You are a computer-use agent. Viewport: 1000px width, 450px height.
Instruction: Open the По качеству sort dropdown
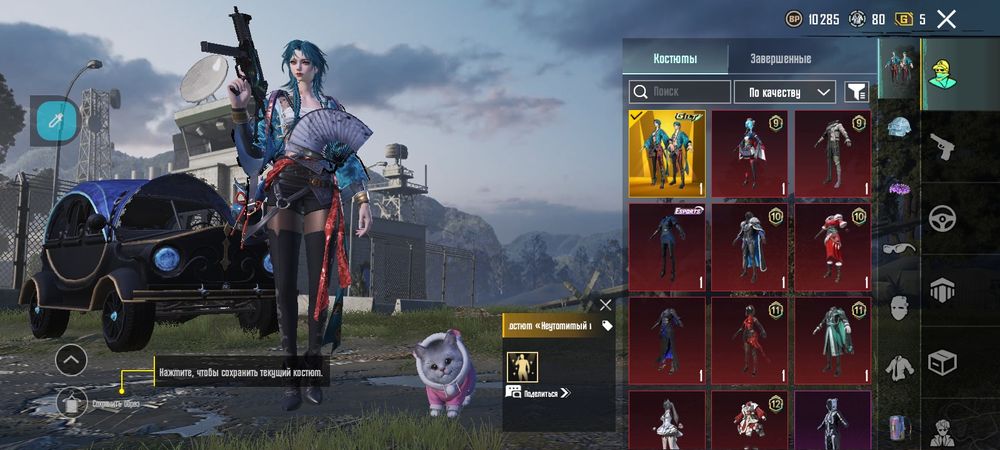pos(784,92)
